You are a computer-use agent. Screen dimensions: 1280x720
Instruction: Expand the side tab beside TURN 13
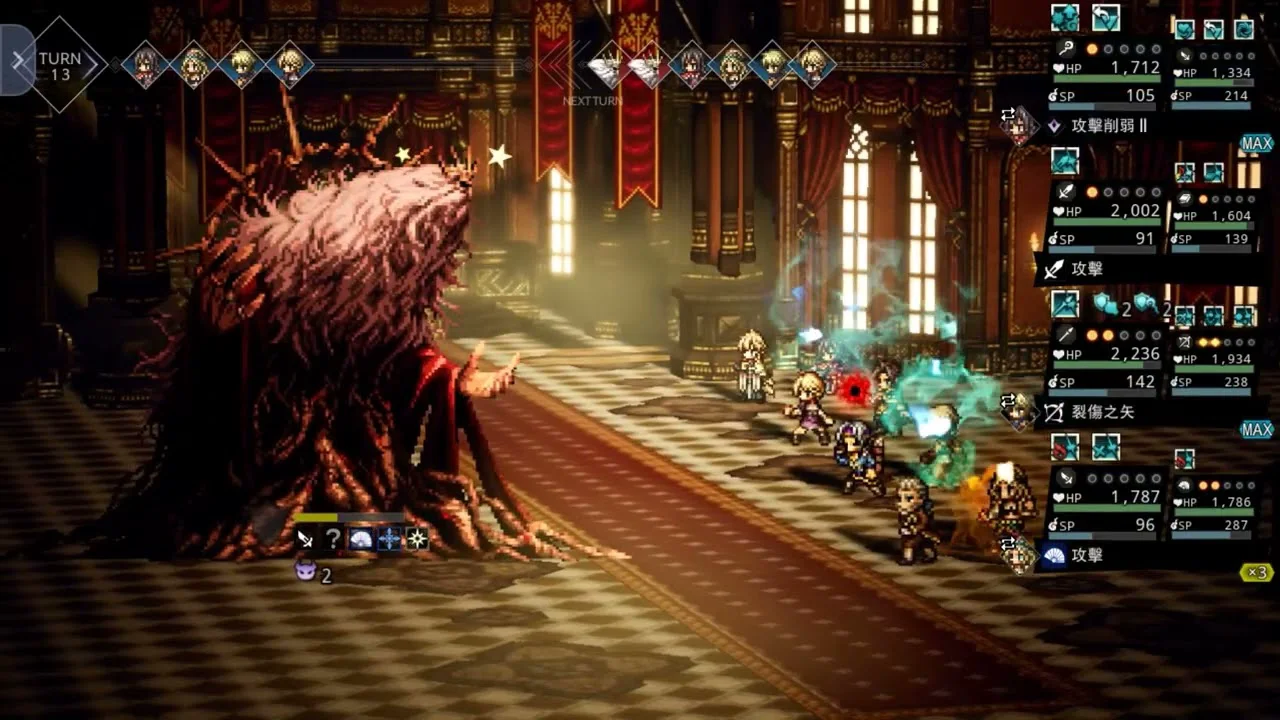click(16, 60)
